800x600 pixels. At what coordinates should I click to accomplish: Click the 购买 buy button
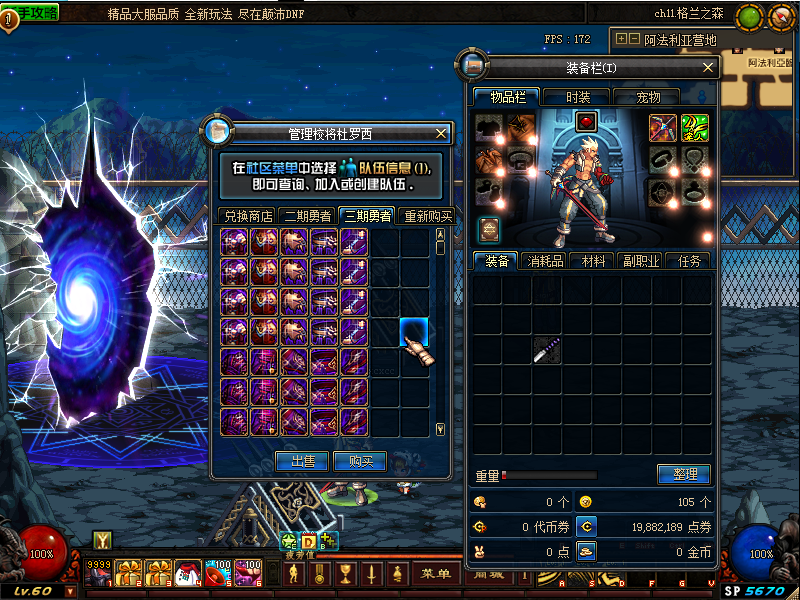tap(360, 461)
